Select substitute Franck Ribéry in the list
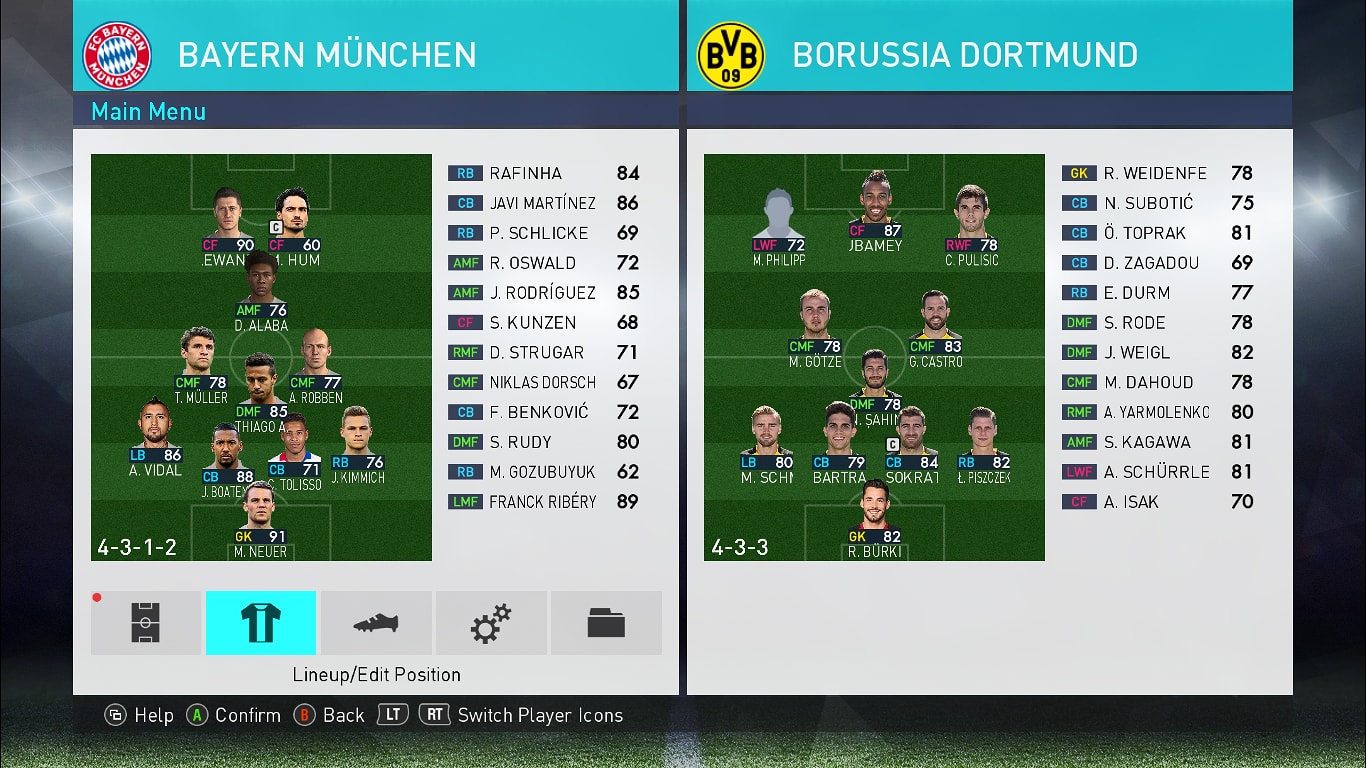1366x768 pixels. pyautogui.click(x=543, y=502)
